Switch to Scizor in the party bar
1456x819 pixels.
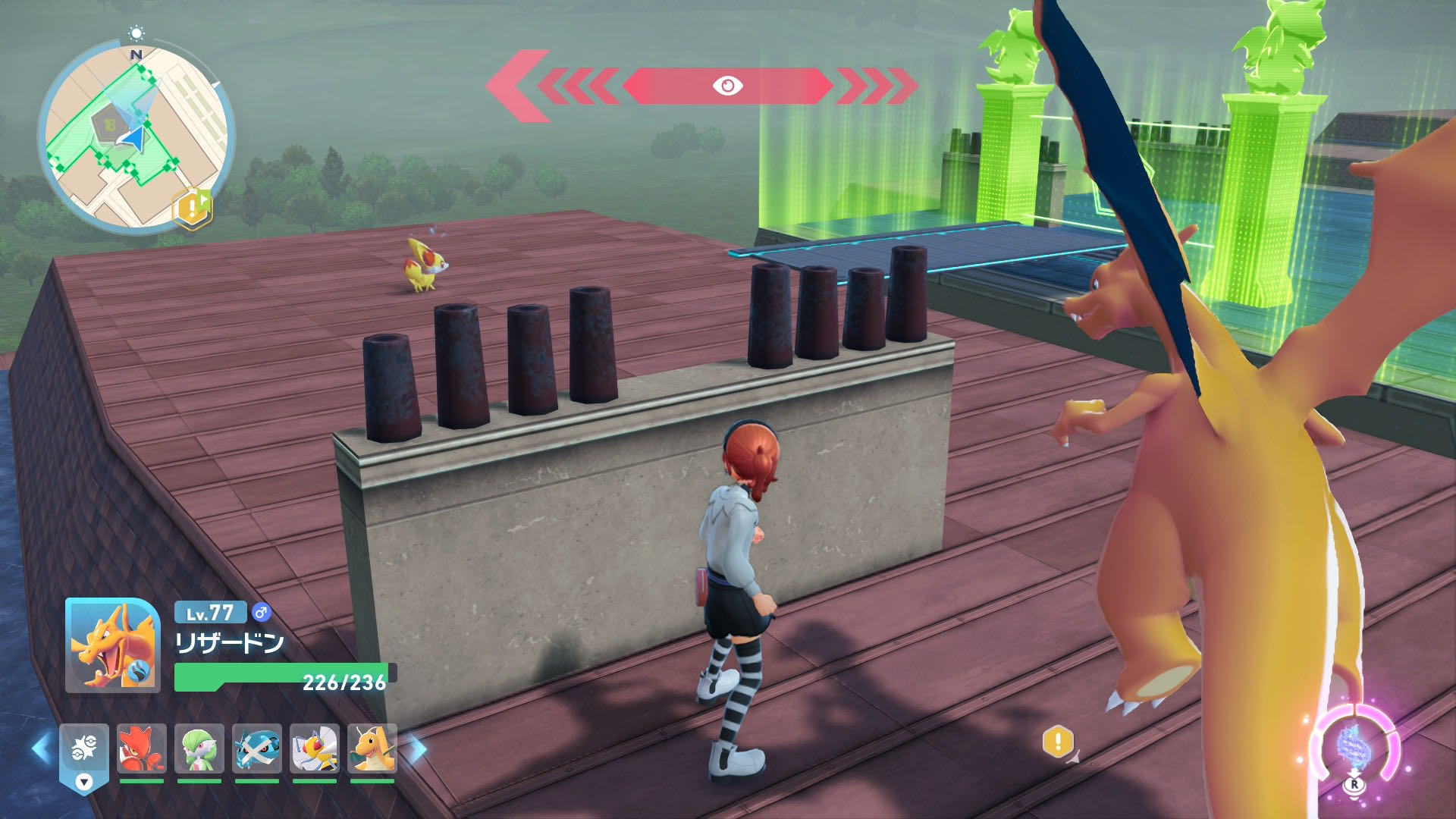pyautogui.click(x=141, y=749)
